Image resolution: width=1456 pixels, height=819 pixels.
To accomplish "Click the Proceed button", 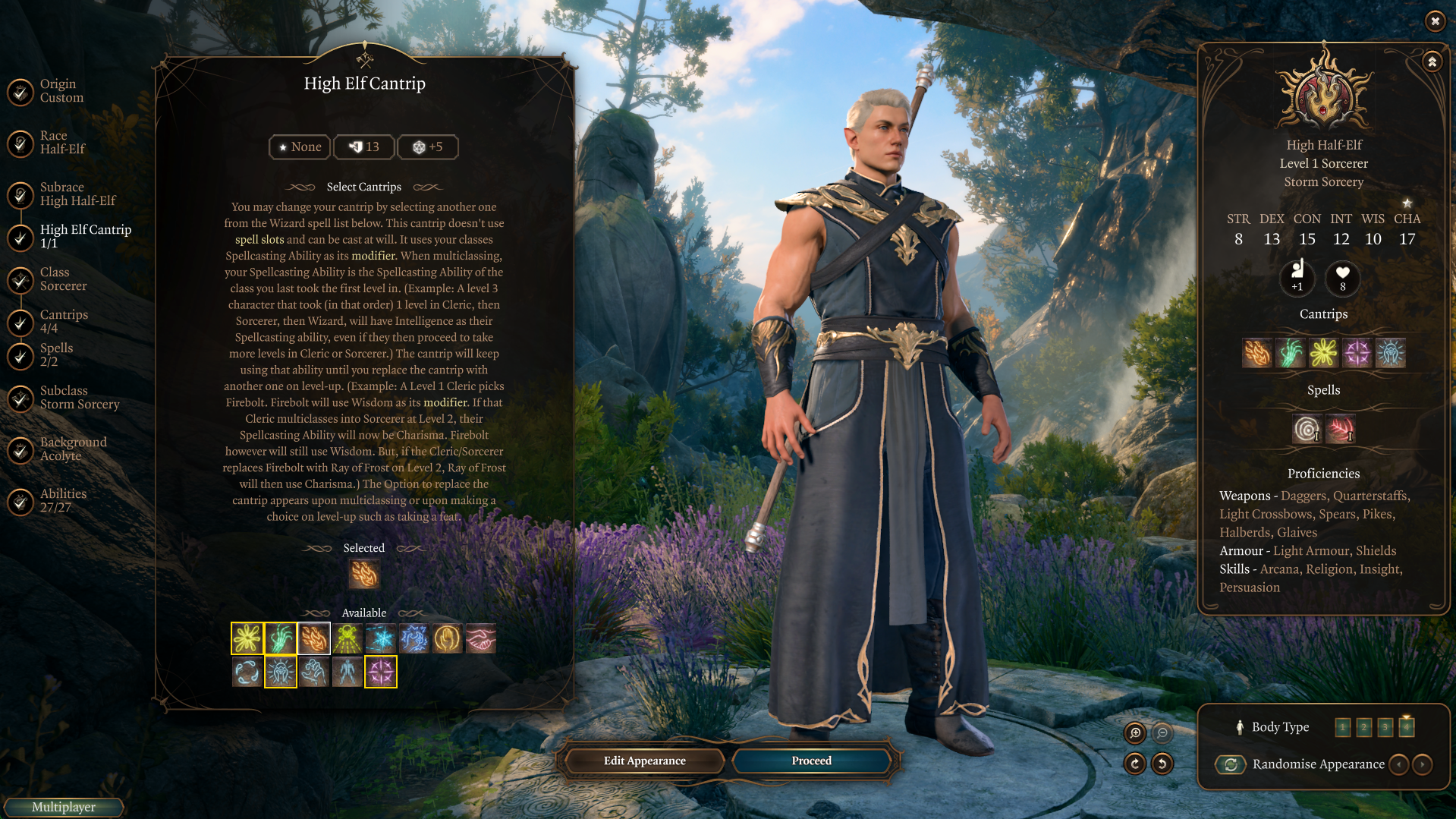I will pos(811,761).
